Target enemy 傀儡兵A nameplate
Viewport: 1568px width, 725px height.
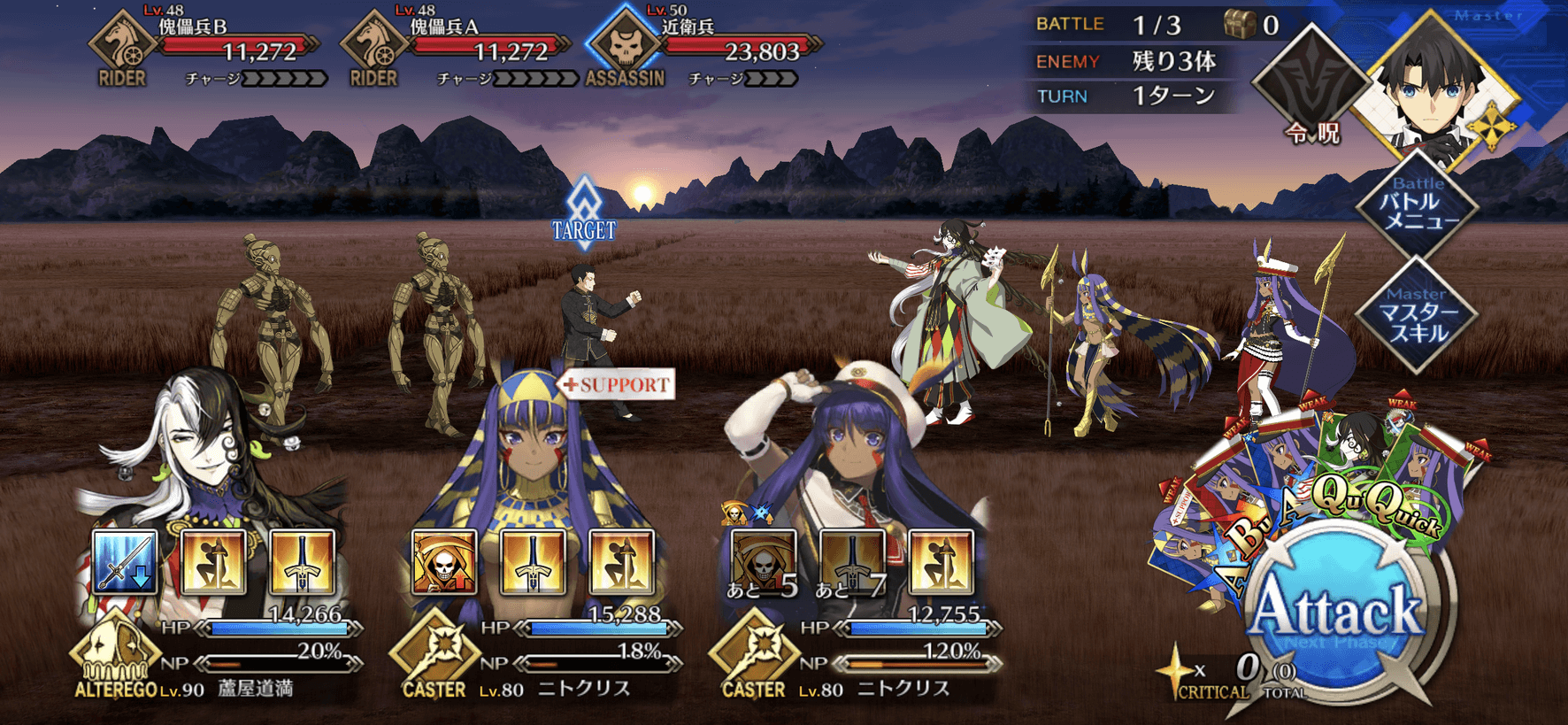point(460,46)
